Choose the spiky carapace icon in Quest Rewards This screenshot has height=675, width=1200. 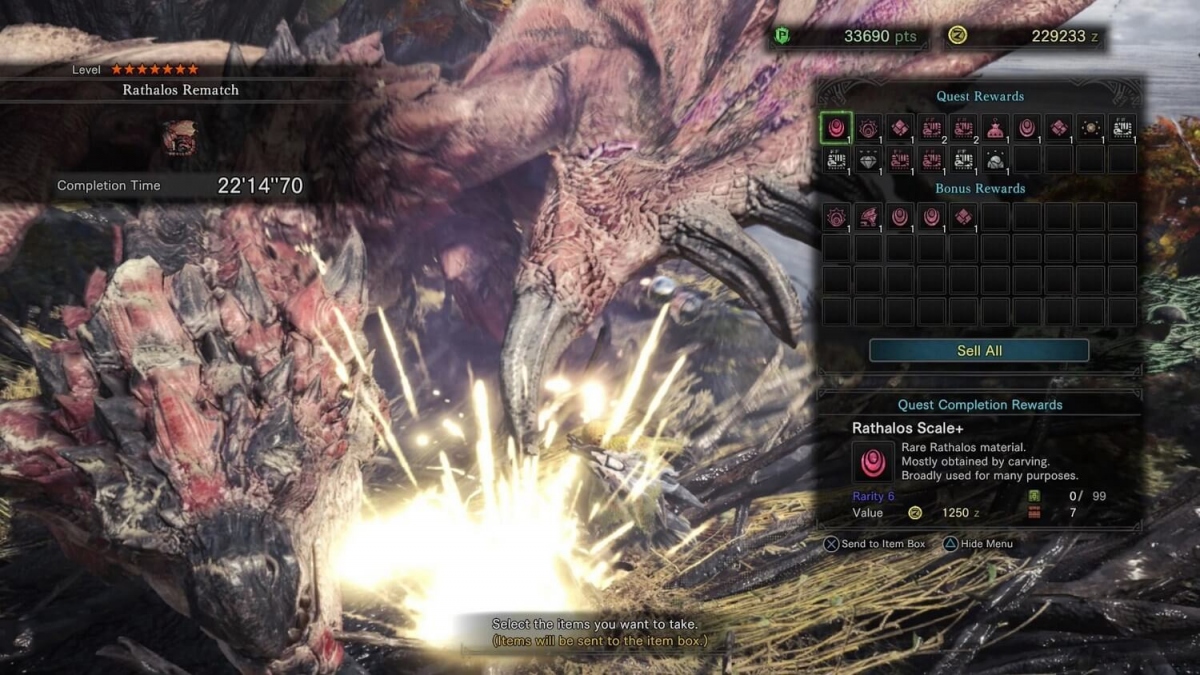click(x=867, y=127)
